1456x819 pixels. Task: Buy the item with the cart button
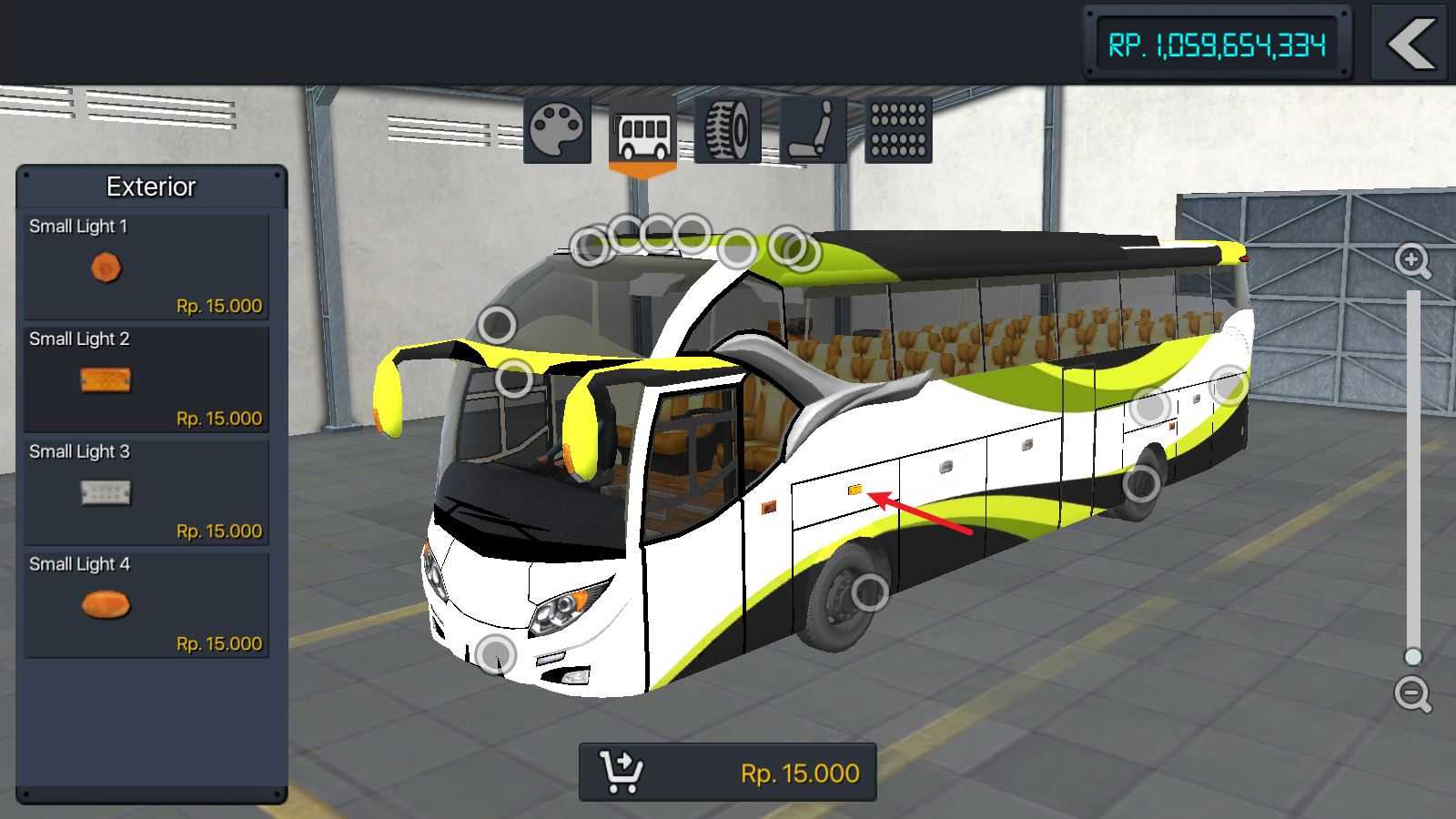pyautogui.click(x=728, y=773)
